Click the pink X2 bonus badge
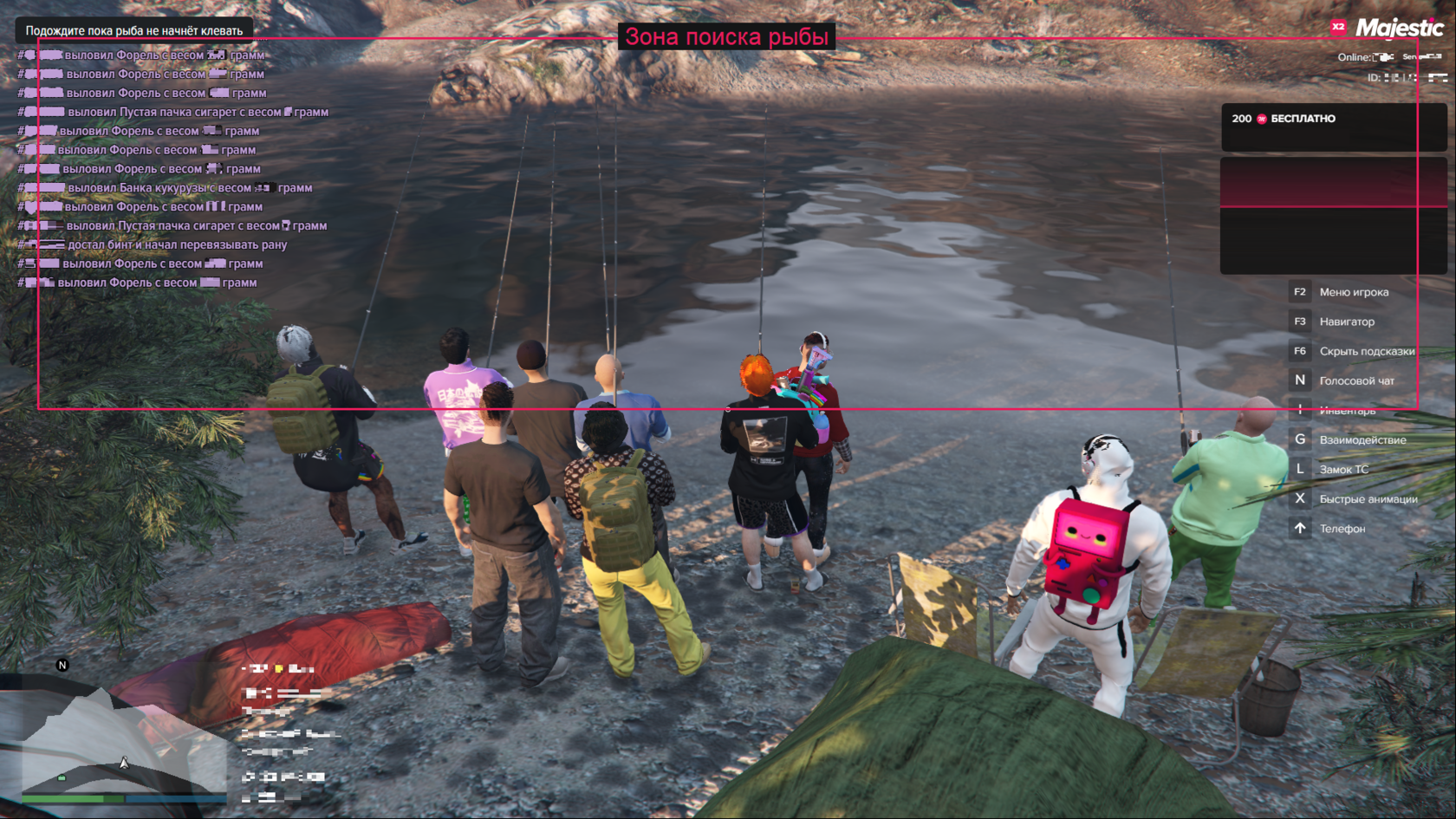 pyautogui.click(x=1338, y=27)
